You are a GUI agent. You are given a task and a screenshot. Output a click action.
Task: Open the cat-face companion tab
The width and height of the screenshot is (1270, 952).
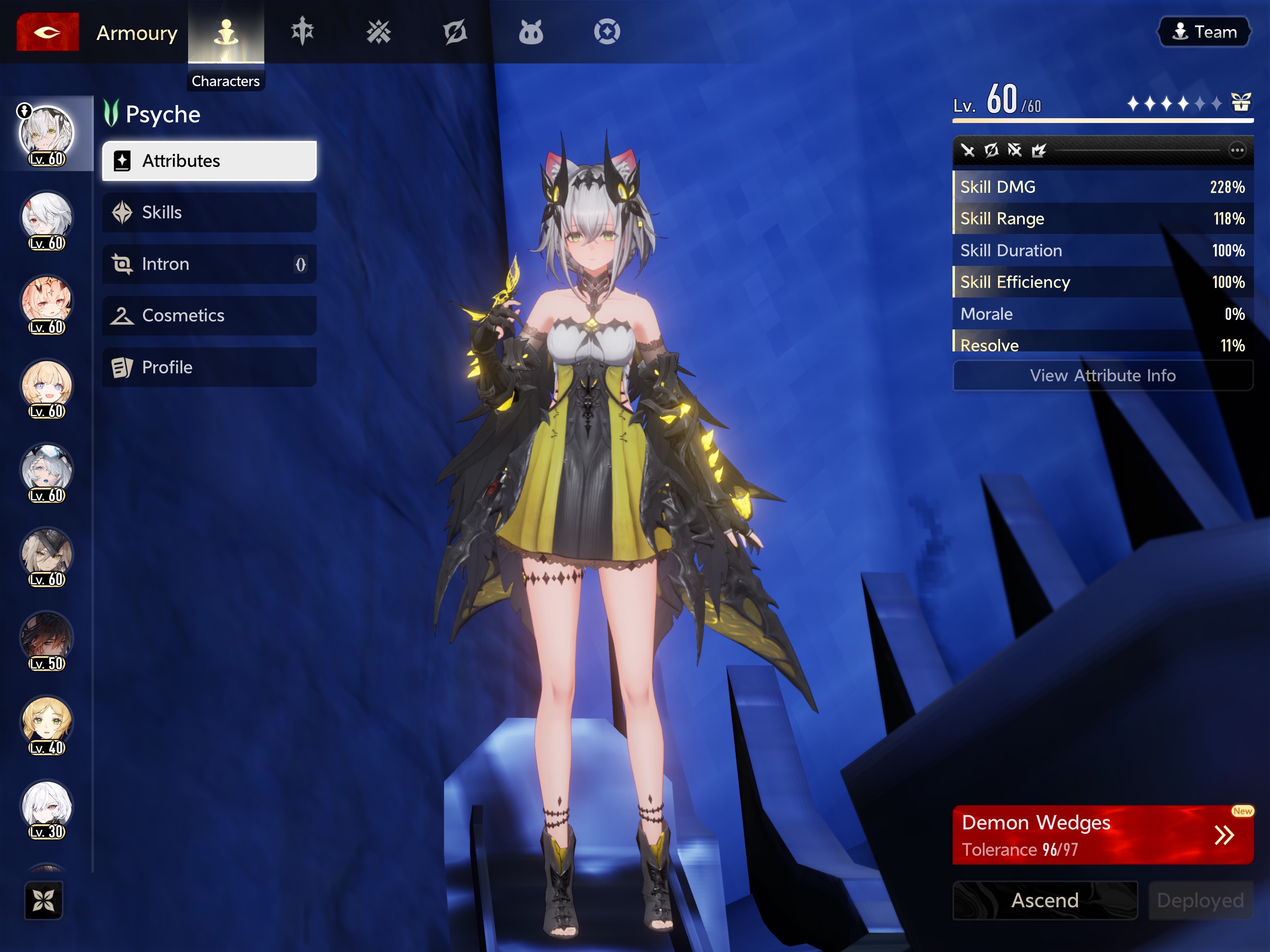530,32
